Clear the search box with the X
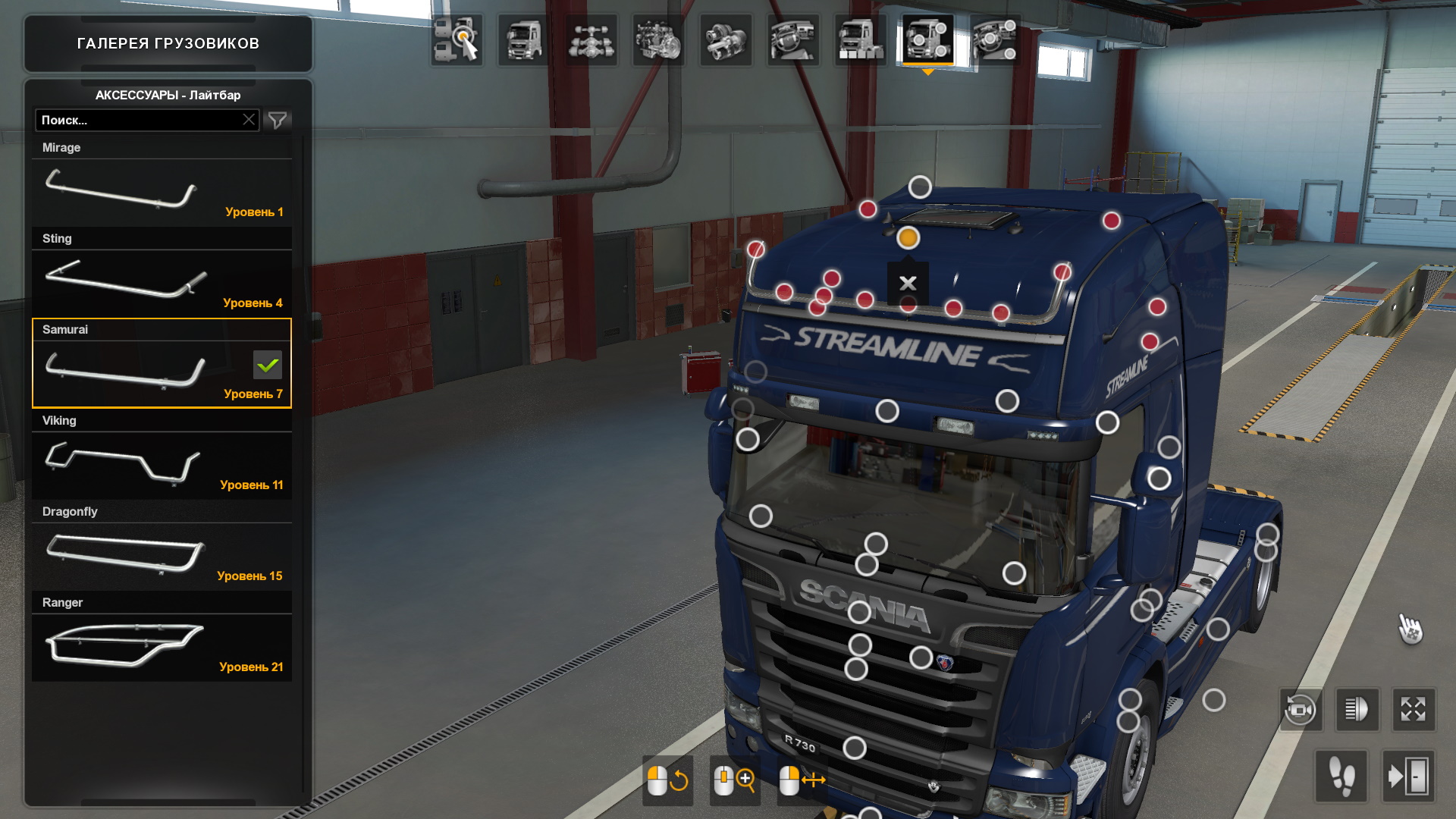This screenshot has width=1456, height=819. [249, 120]
